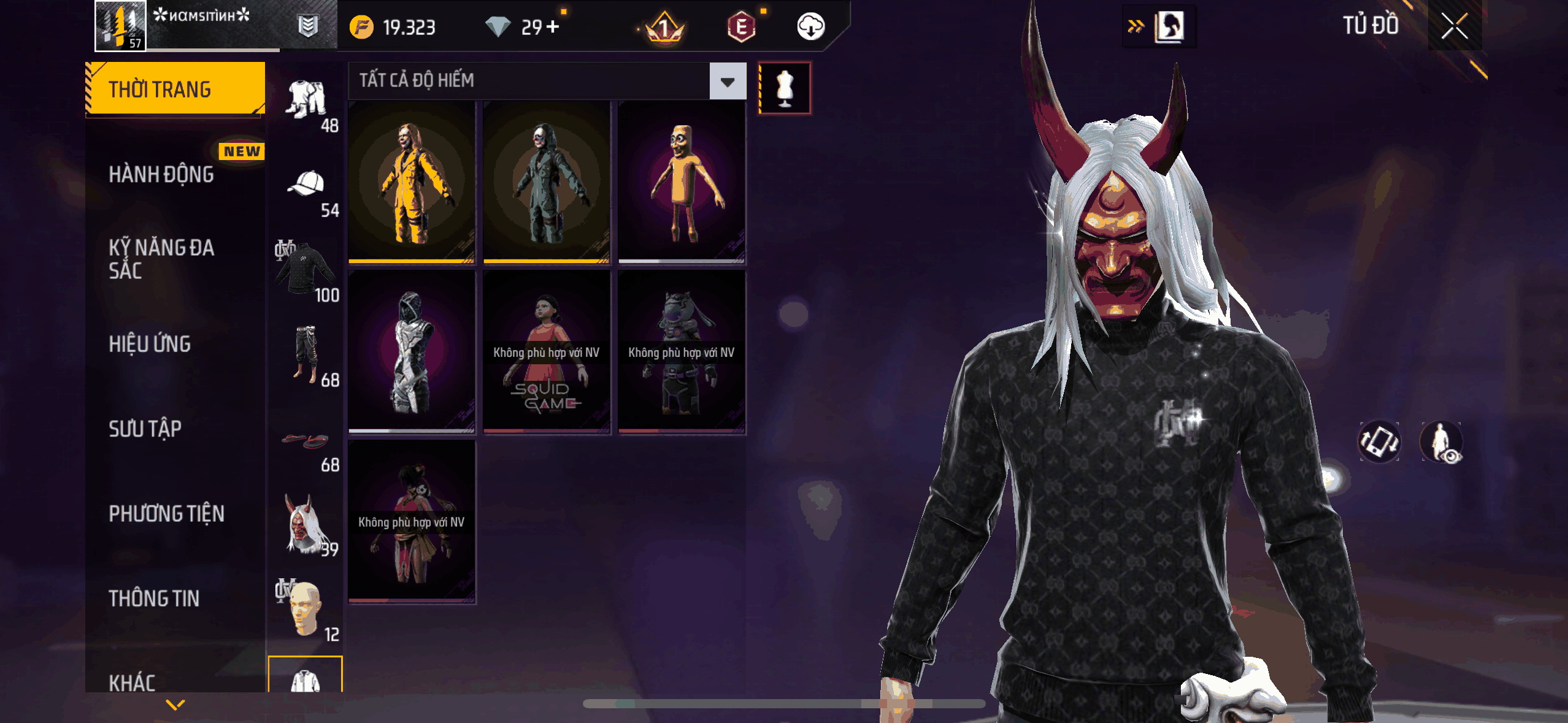
Task: Select the KỸ NĂNG ĐA SẮC tab
Action: [x=161, y=259]
